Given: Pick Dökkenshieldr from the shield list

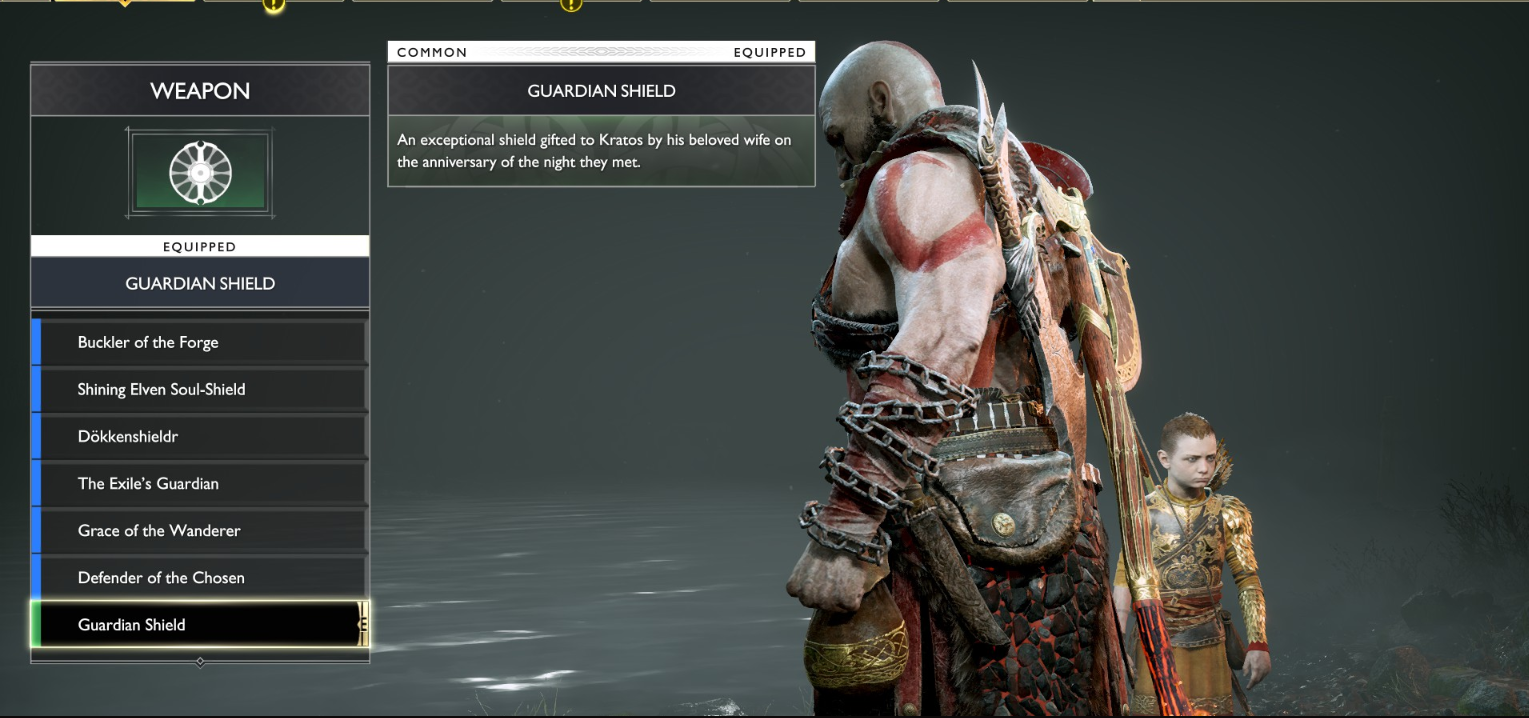Looking at the screenshot, I should [x=200, y=436].
